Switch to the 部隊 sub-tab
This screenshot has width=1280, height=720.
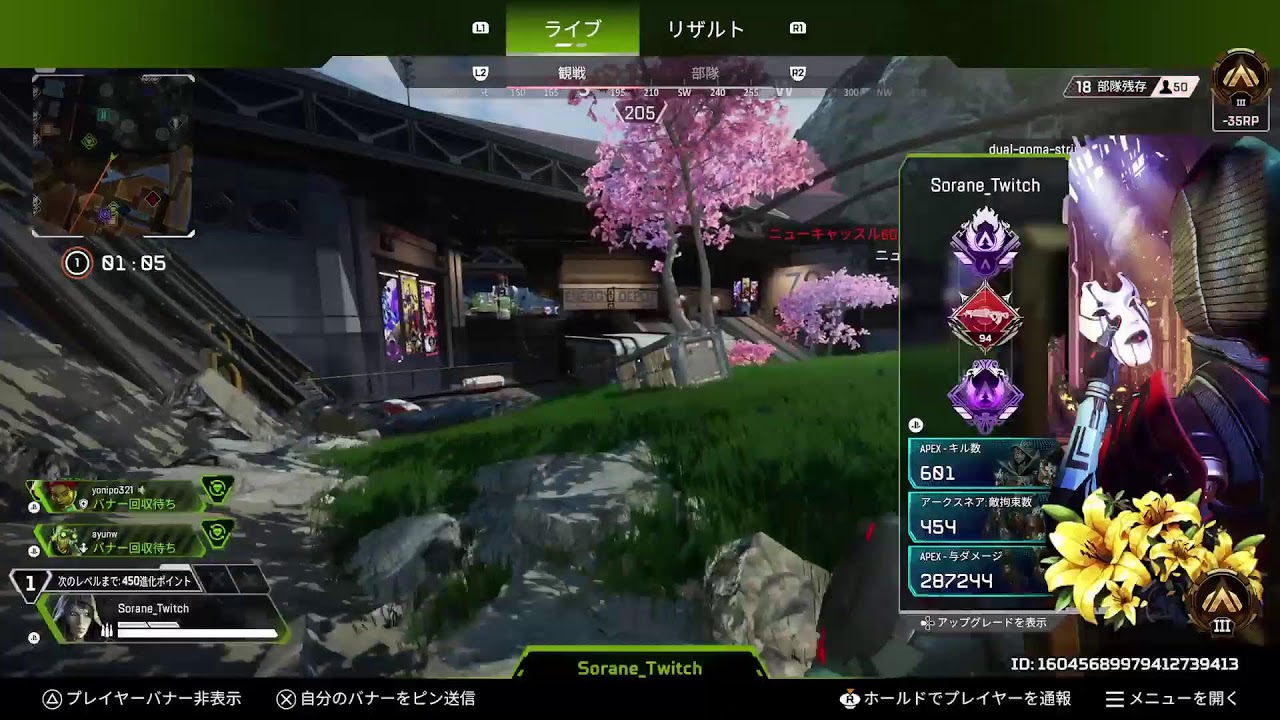point(705,73)
